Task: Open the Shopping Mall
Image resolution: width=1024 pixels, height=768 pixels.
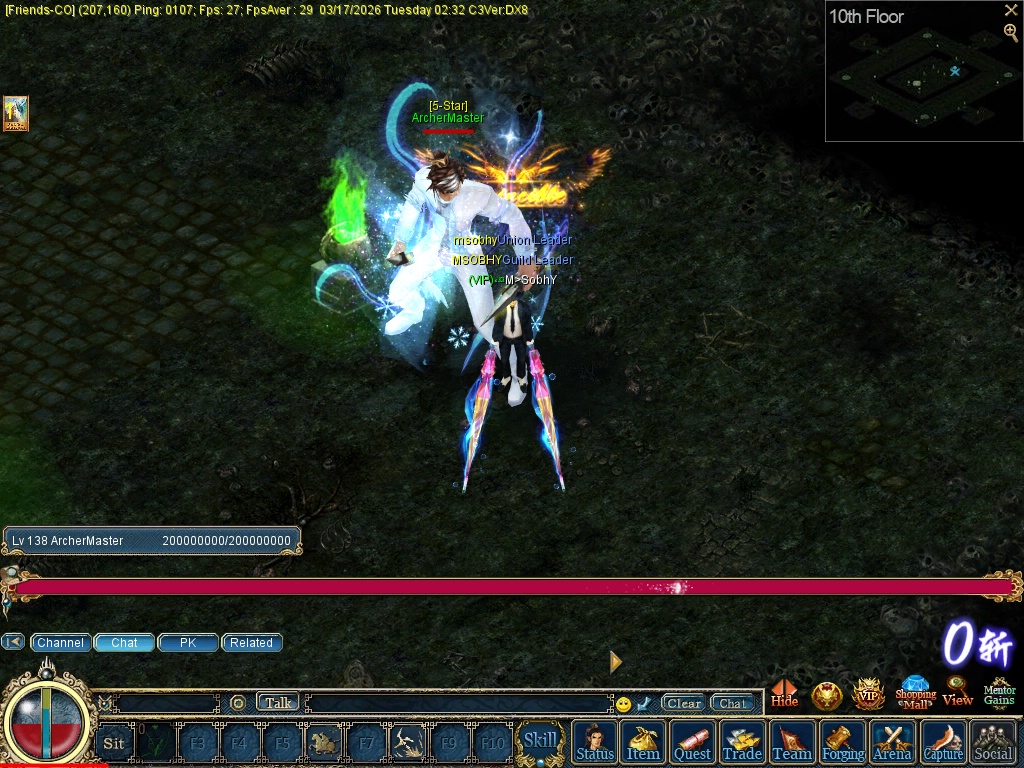Action: pos(915,692)
